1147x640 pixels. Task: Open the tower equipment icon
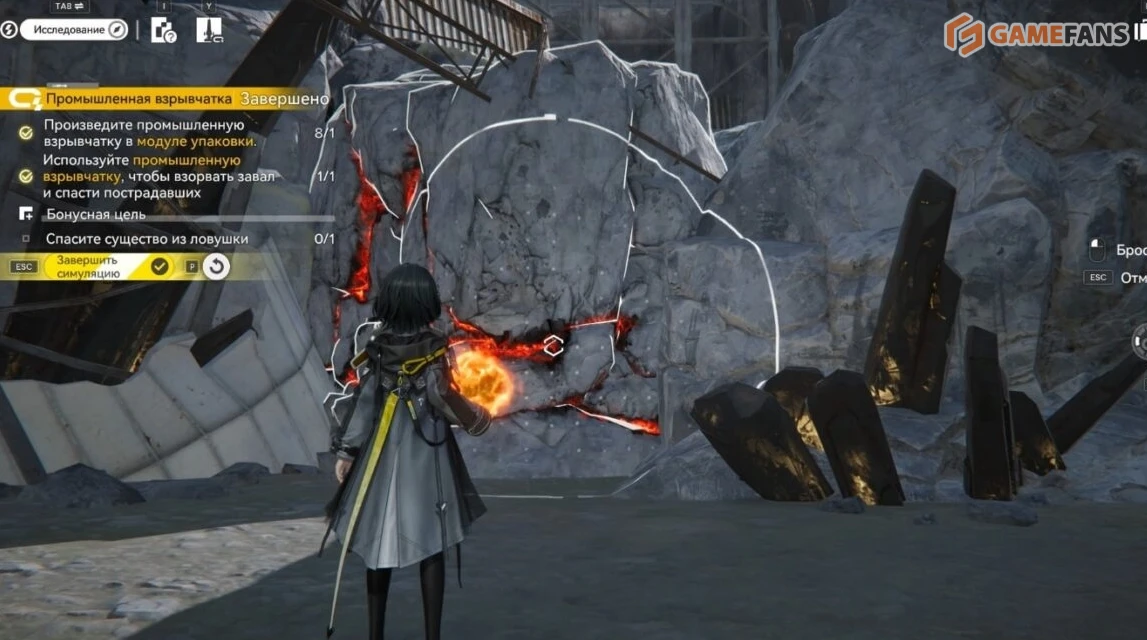[x=209, y=30]
